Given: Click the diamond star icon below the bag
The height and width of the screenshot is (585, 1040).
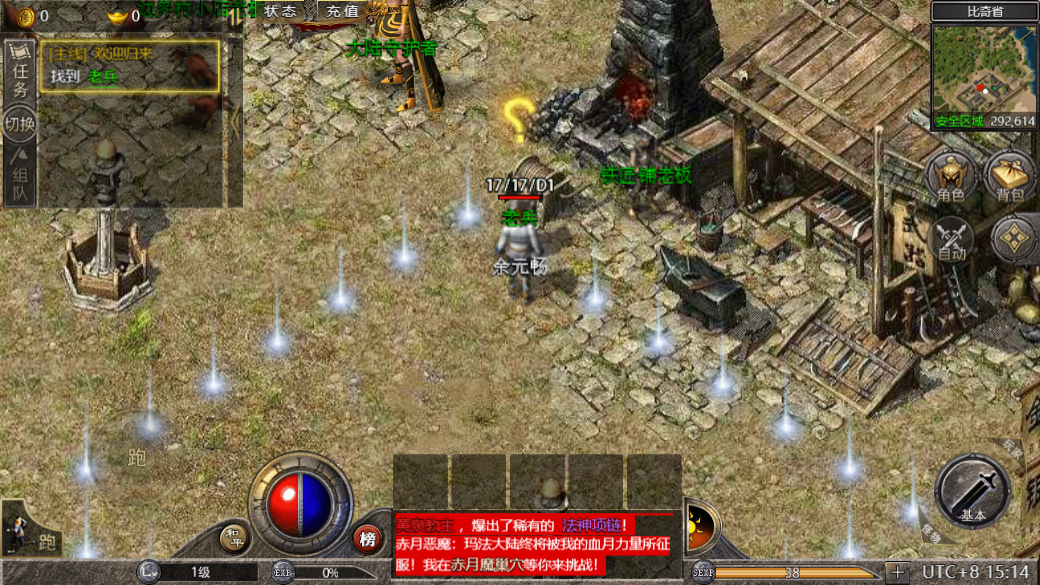Looking at the screenshot, I should coord(1014,240).
